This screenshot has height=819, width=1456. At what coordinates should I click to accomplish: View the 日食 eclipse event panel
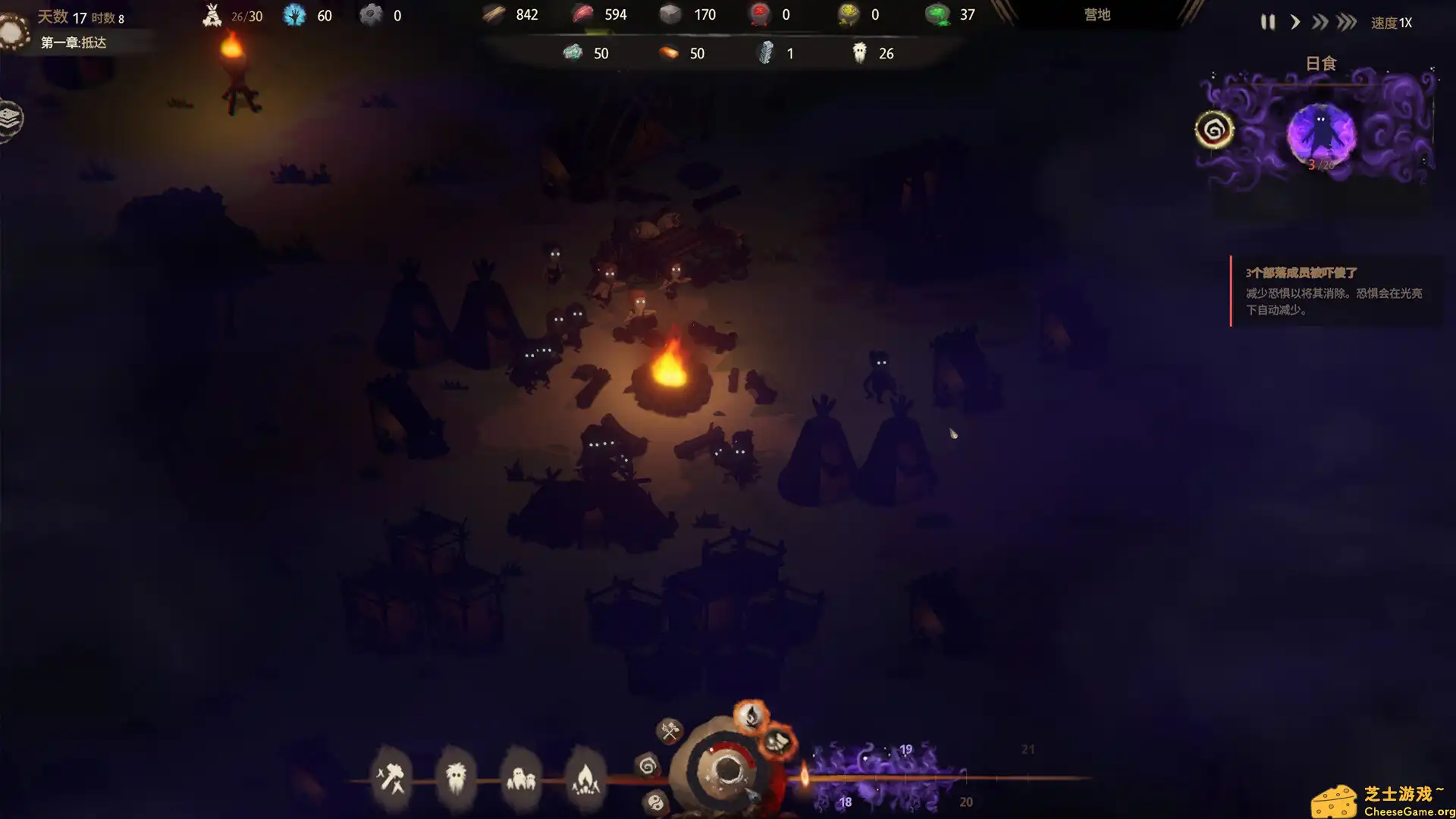tap(1319, 121)
